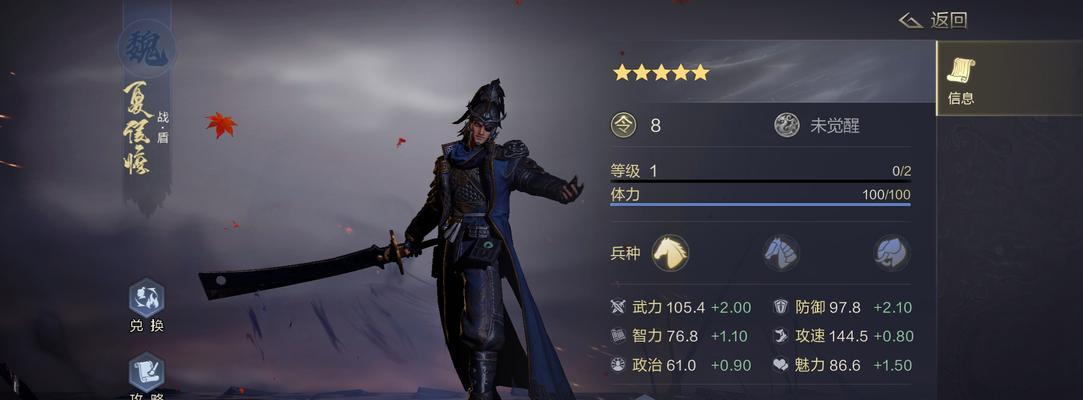Select the third troop type icon
This screenshot has height=400, width=1083.
point(889,253)
